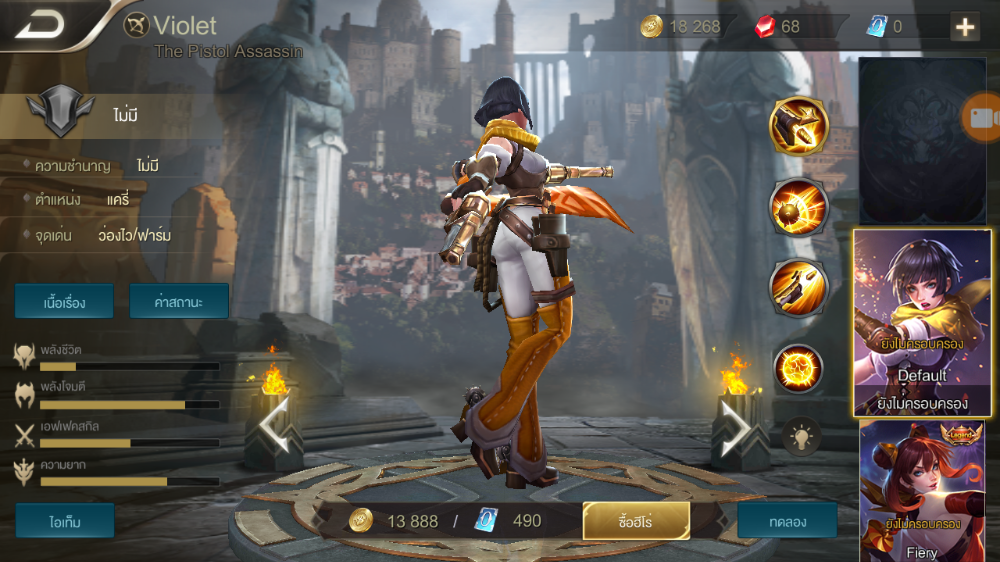The height and width of the screenshot is (562, 1000).
Task: Open the เนื้อเรื่อง story panel
Action: [63, 301]
